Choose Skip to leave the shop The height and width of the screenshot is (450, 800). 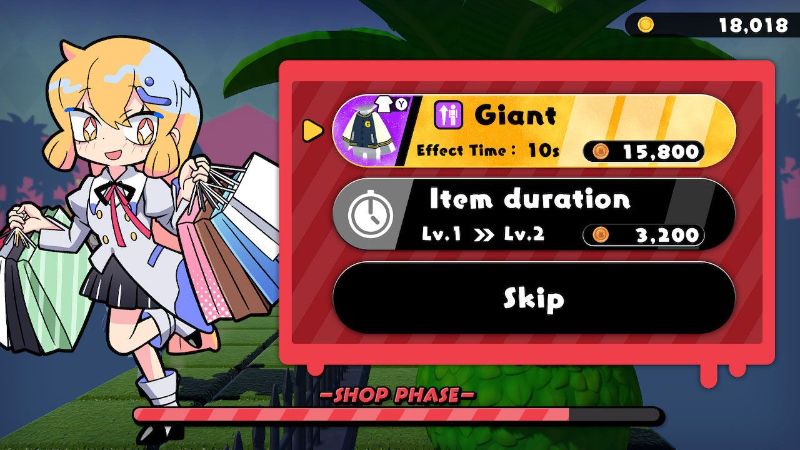point(533,298)
